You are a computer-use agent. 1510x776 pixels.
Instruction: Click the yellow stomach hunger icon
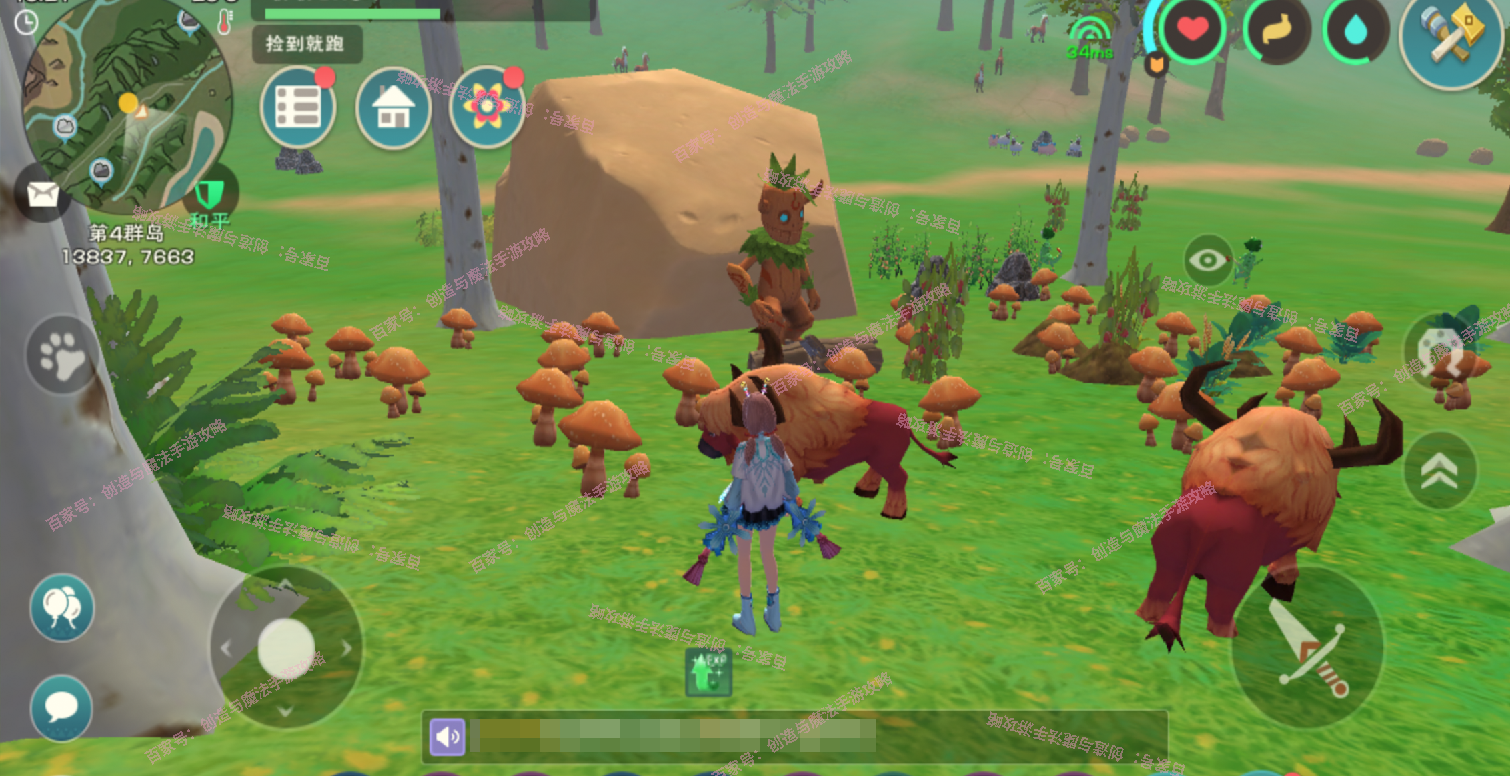click(1276, 32)
